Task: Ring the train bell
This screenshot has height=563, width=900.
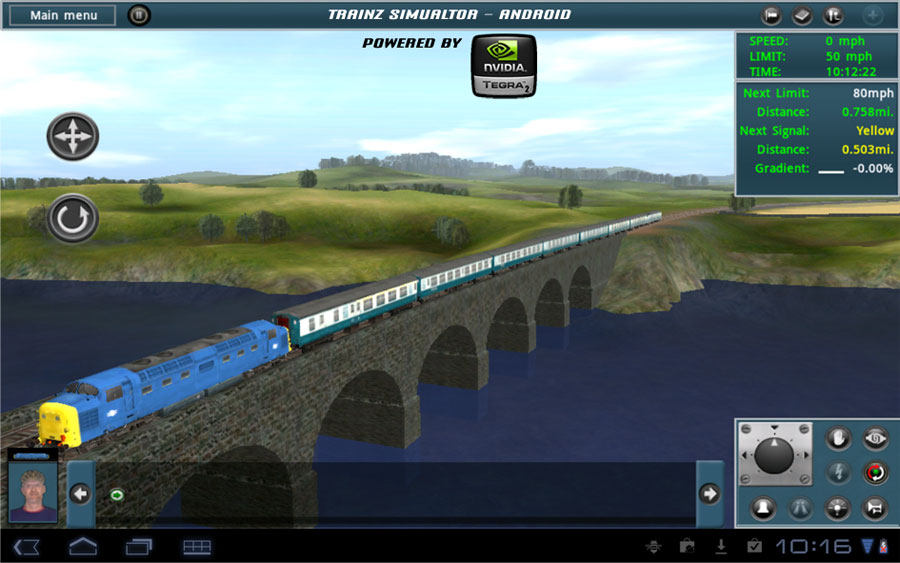Action: click(763, 507)
